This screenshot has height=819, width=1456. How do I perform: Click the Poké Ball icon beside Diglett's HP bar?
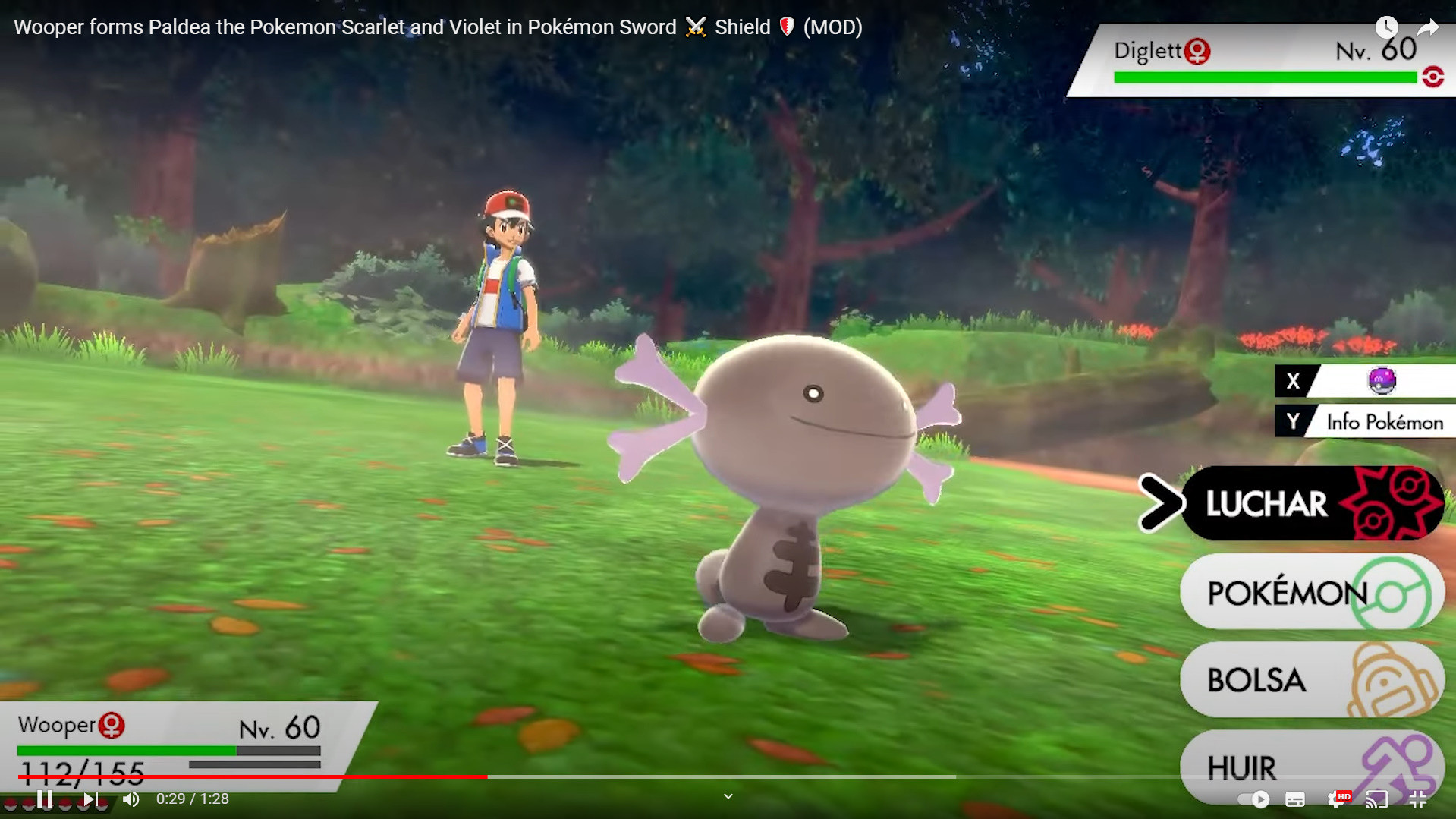coord(1432,77)
